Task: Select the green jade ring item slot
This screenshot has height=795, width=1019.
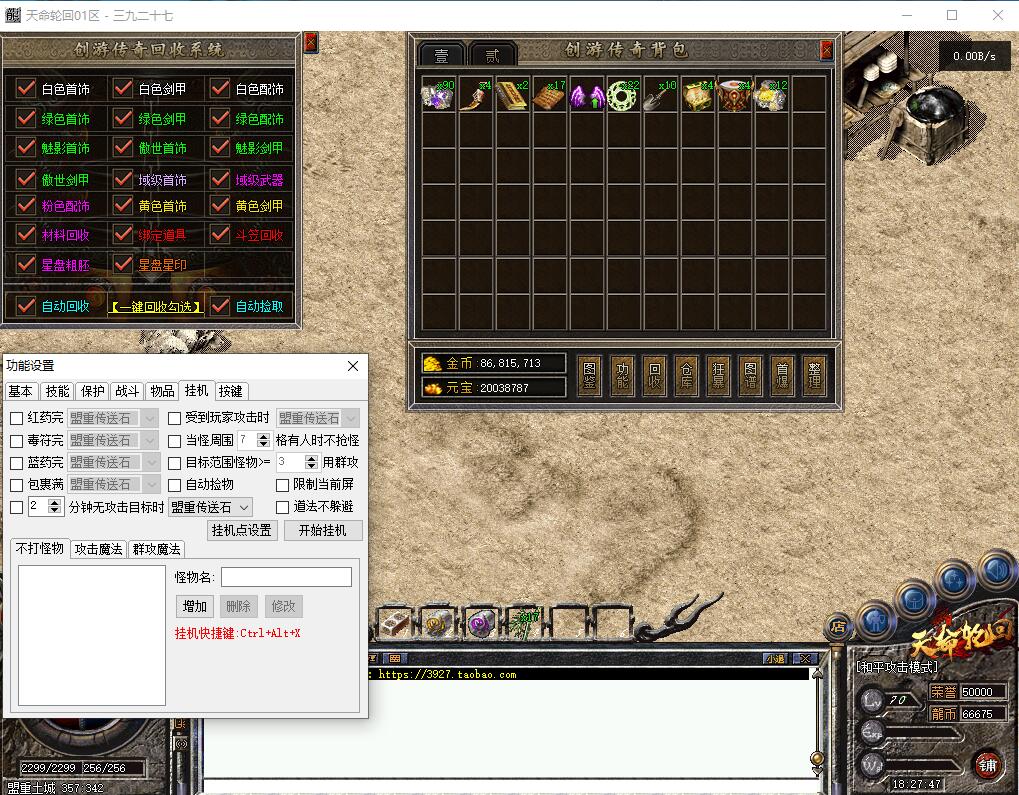Action: click(624, 95)
